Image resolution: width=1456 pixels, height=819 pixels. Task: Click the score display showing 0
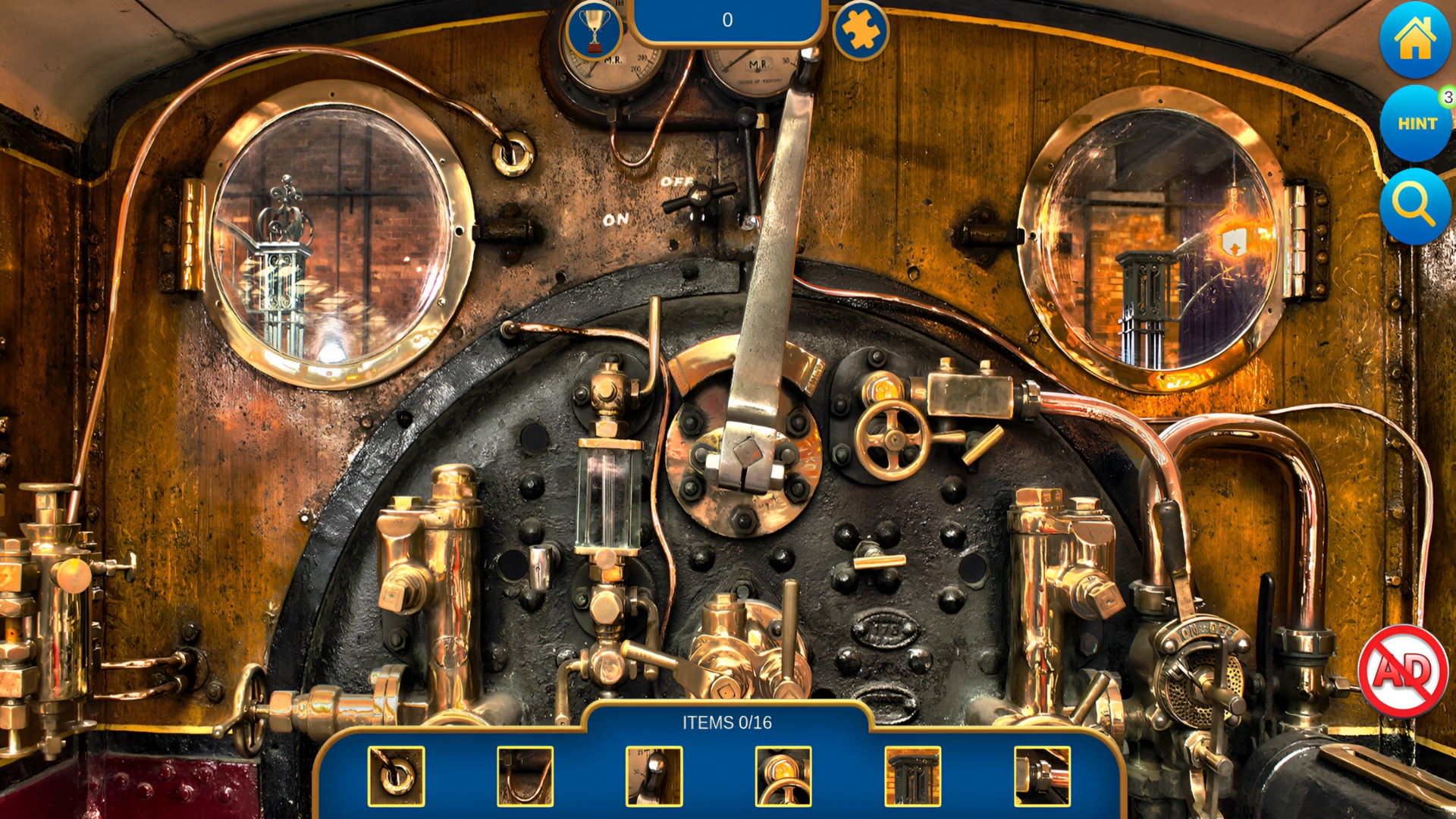(x=727, y=20)
